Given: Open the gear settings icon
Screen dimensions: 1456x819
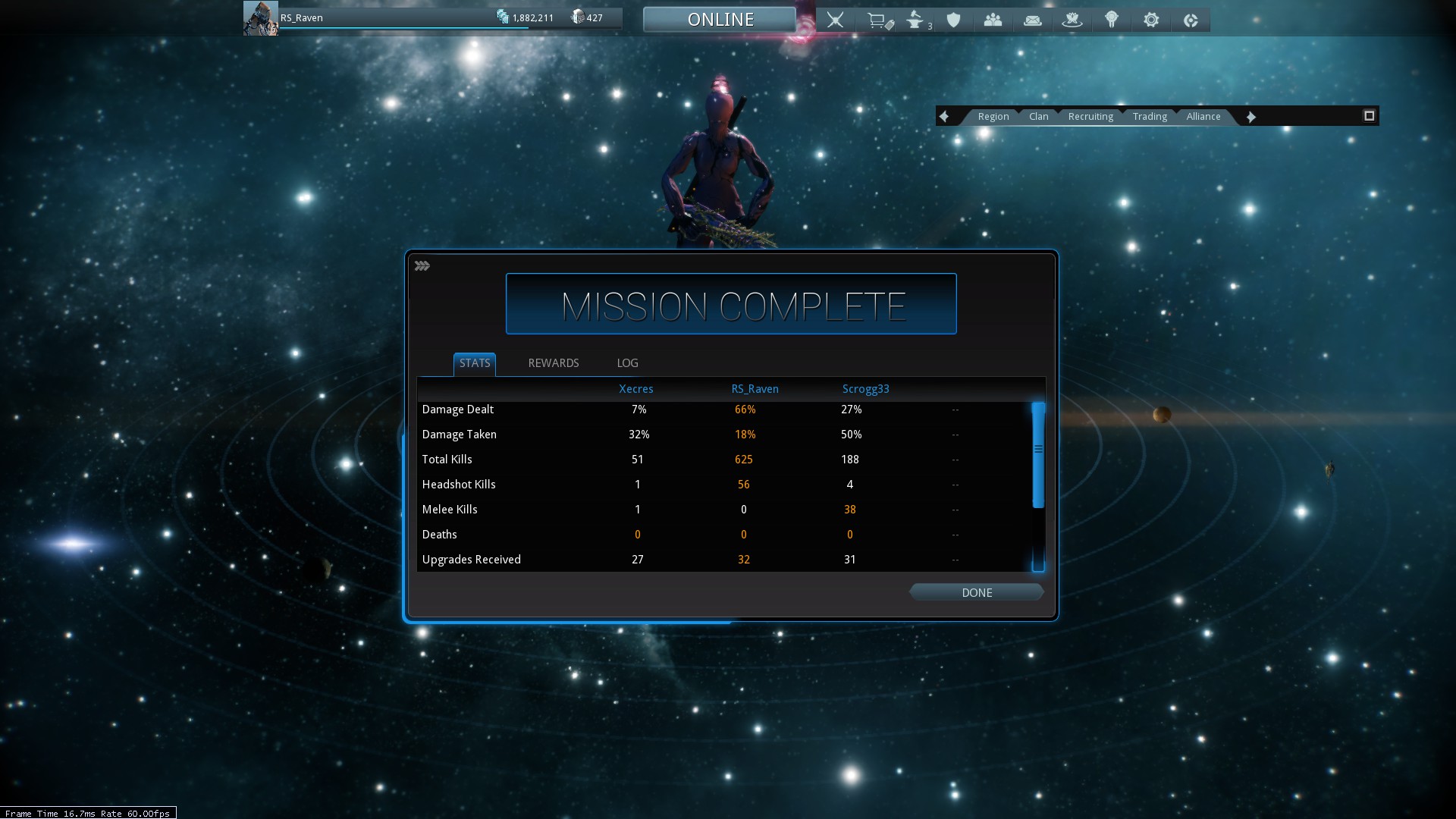Looking at the screenshot, I should coord(1151,20).
